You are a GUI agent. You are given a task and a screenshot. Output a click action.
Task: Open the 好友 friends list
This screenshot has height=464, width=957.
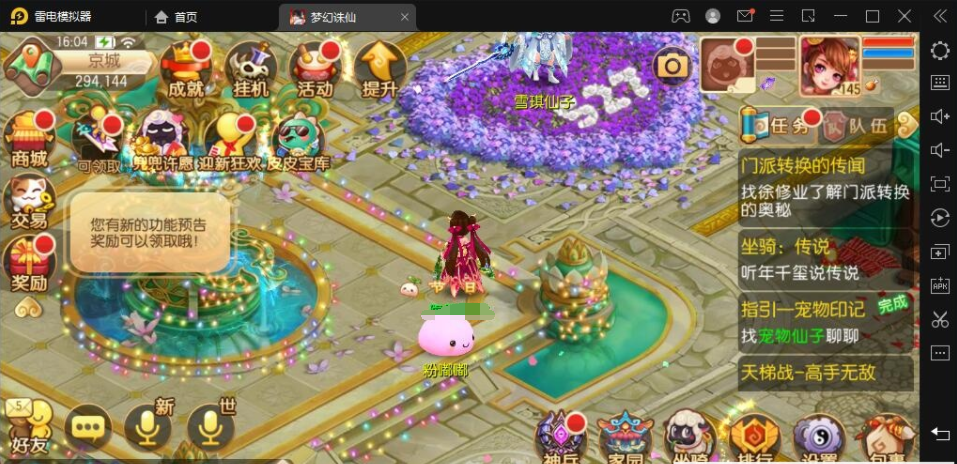click(29, 428)
